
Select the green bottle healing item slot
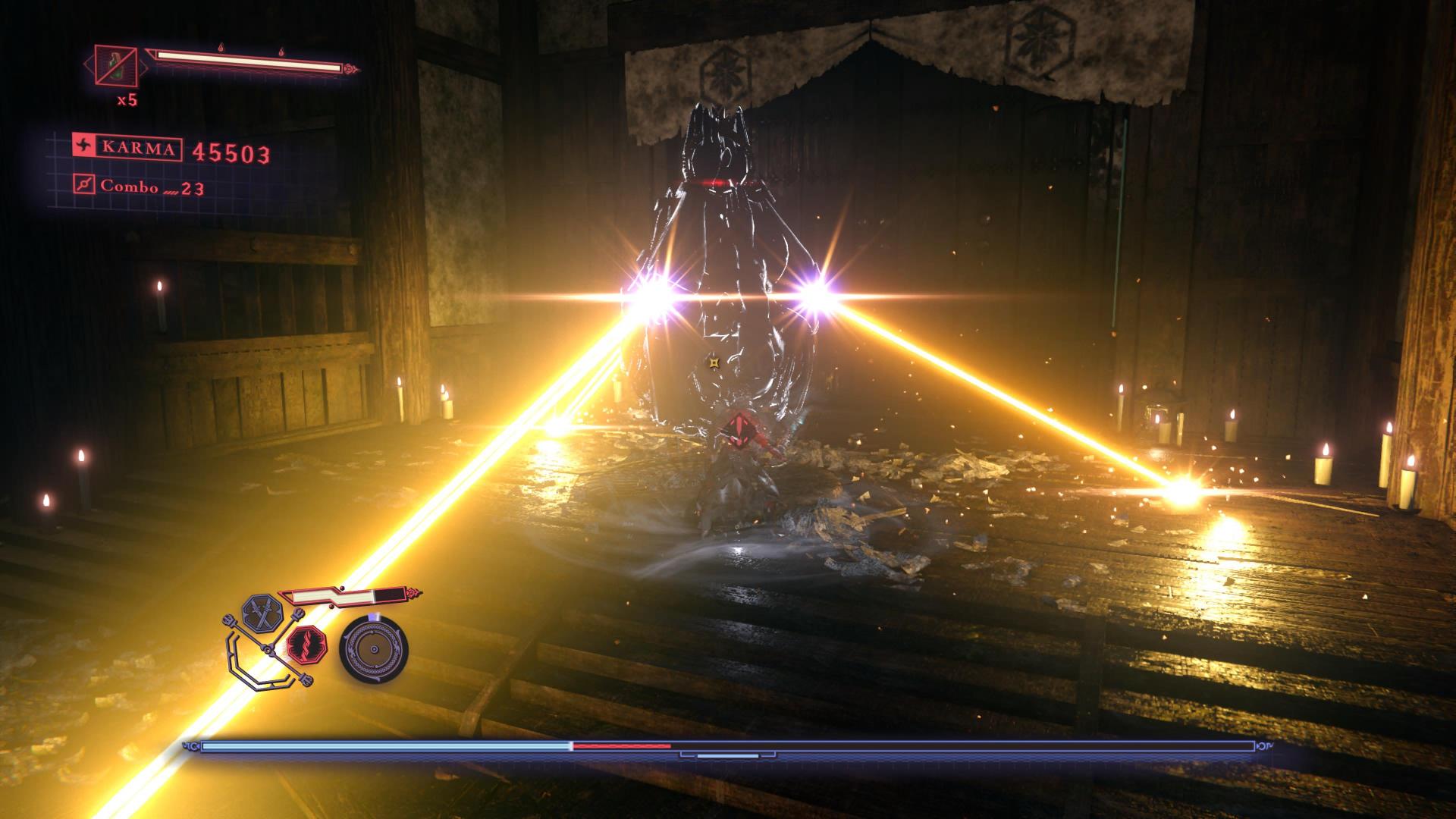[x=116, y=65]
